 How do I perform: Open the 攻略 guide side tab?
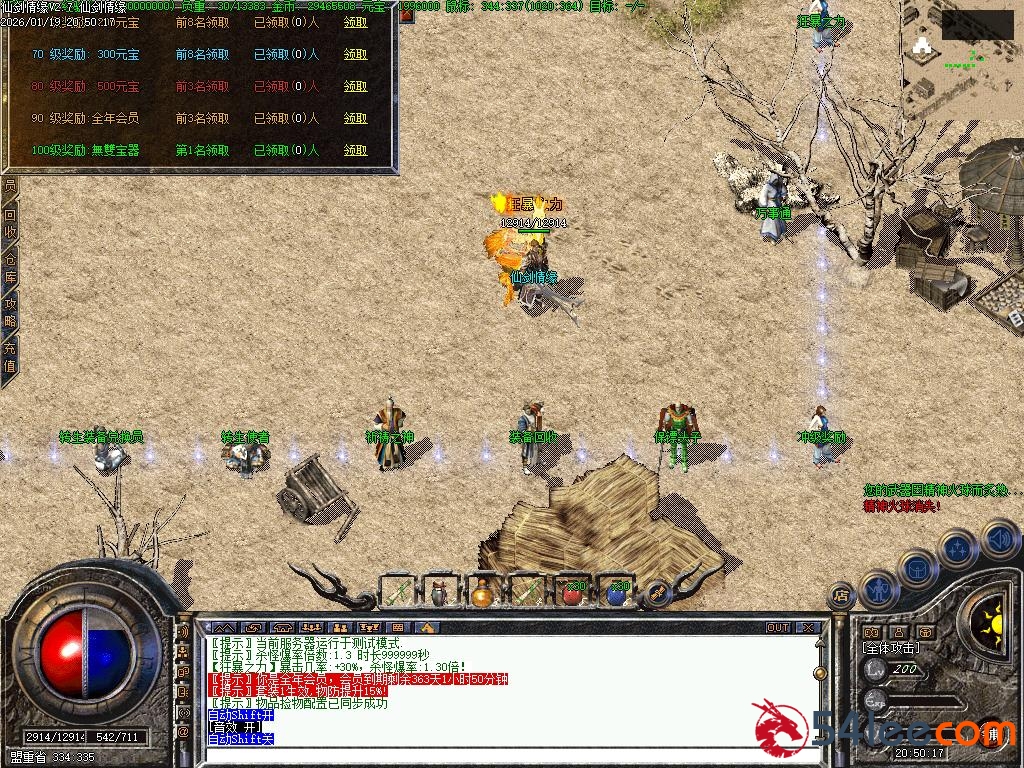10,311
